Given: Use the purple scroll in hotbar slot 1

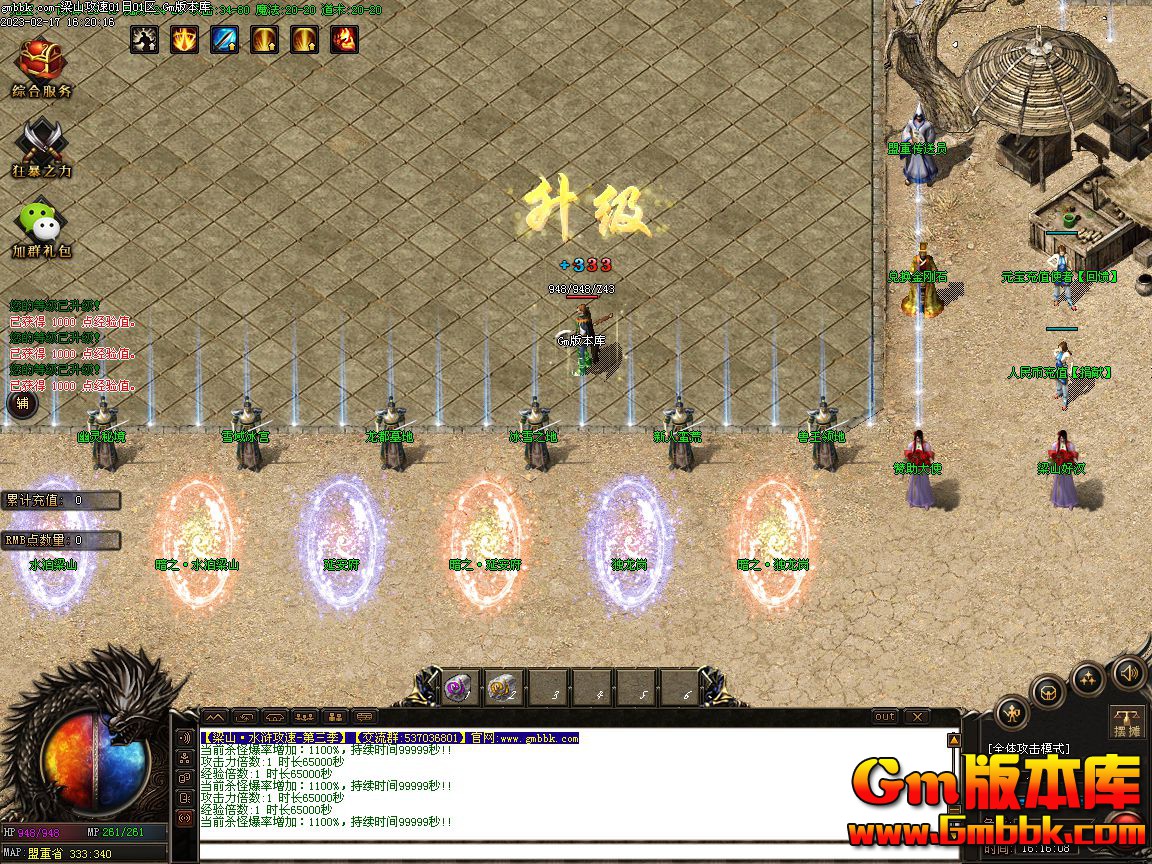Looking at the screenshot, I should (x=460, y=689).
